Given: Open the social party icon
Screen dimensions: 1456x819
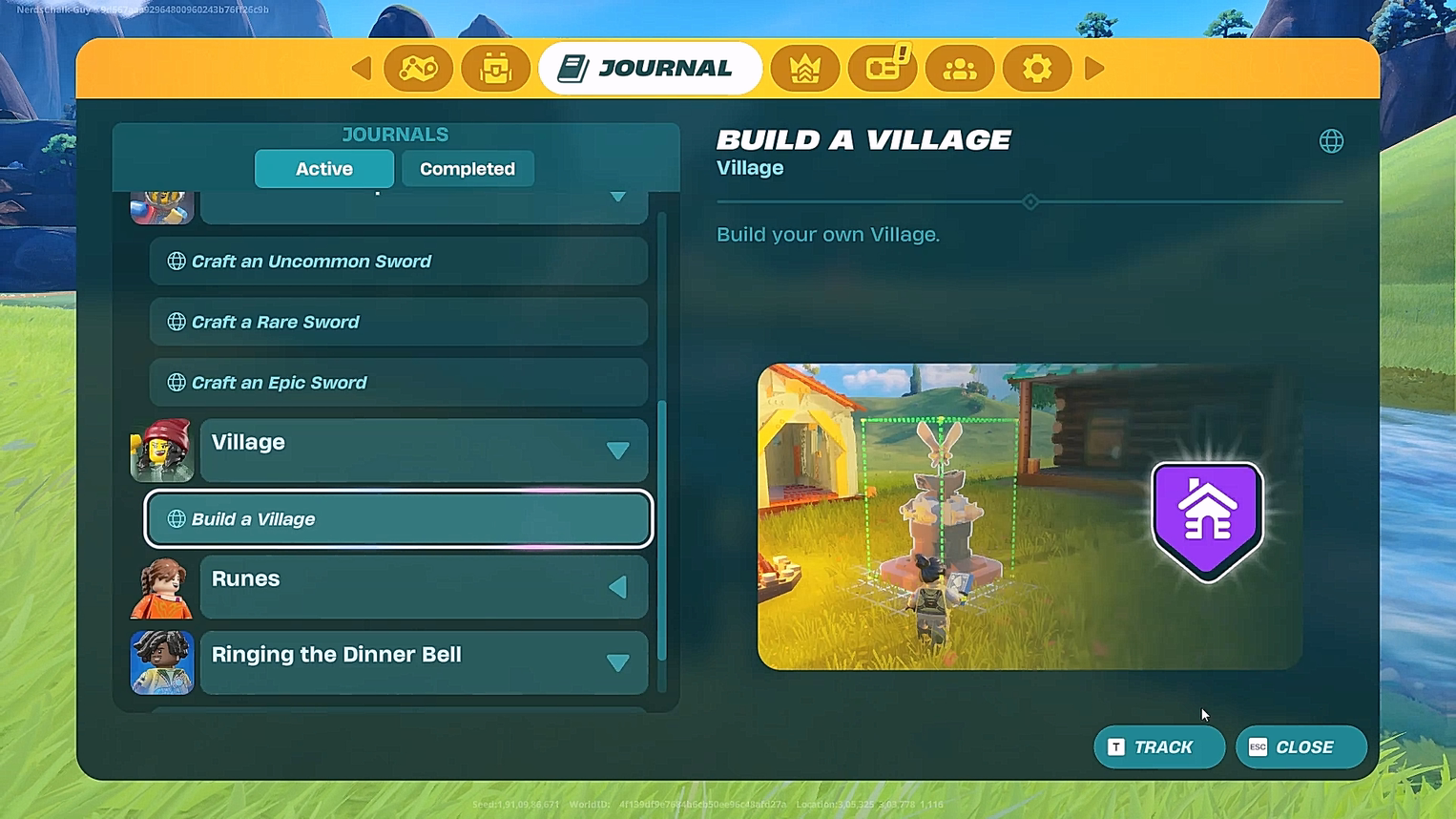Looking at the screenshot, I should tap(959, 68).
